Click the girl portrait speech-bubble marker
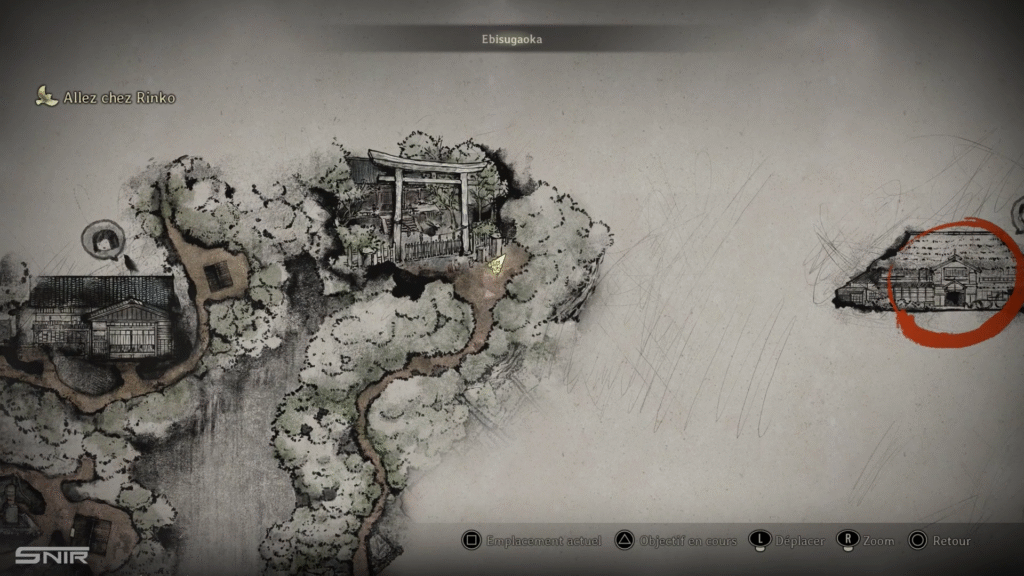 (103, 240)
